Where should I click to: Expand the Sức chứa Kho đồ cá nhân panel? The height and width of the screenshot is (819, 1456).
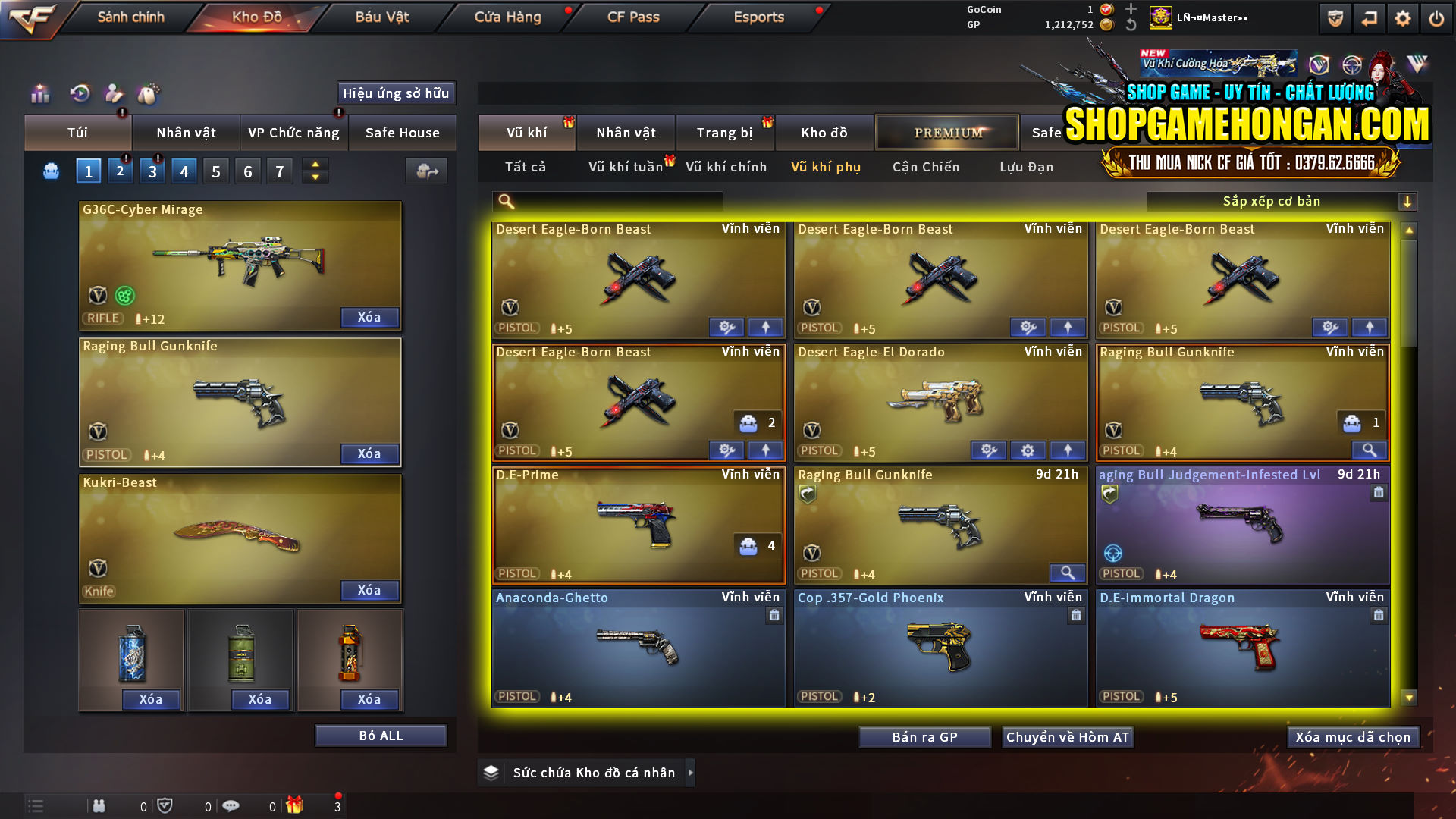[691, 773]
